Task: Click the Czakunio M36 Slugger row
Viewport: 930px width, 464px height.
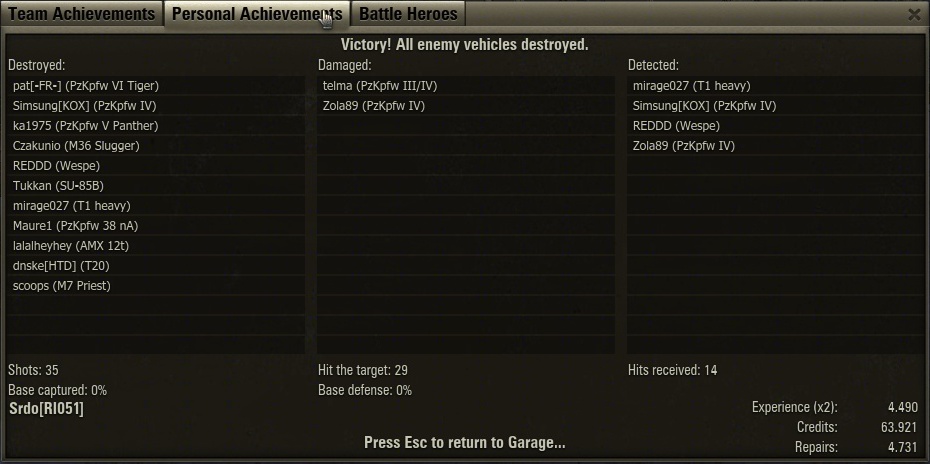Action: (x=76, y=146)
